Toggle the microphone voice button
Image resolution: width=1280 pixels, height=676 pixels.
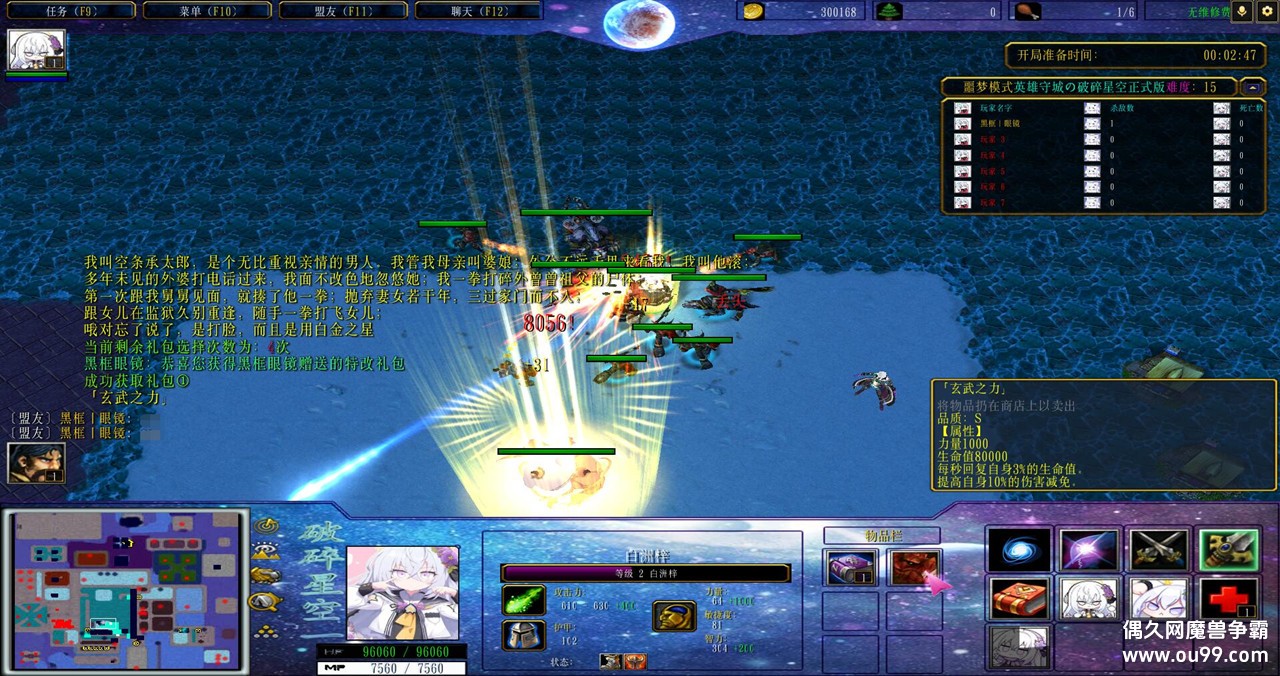(x=1243, y=11)
